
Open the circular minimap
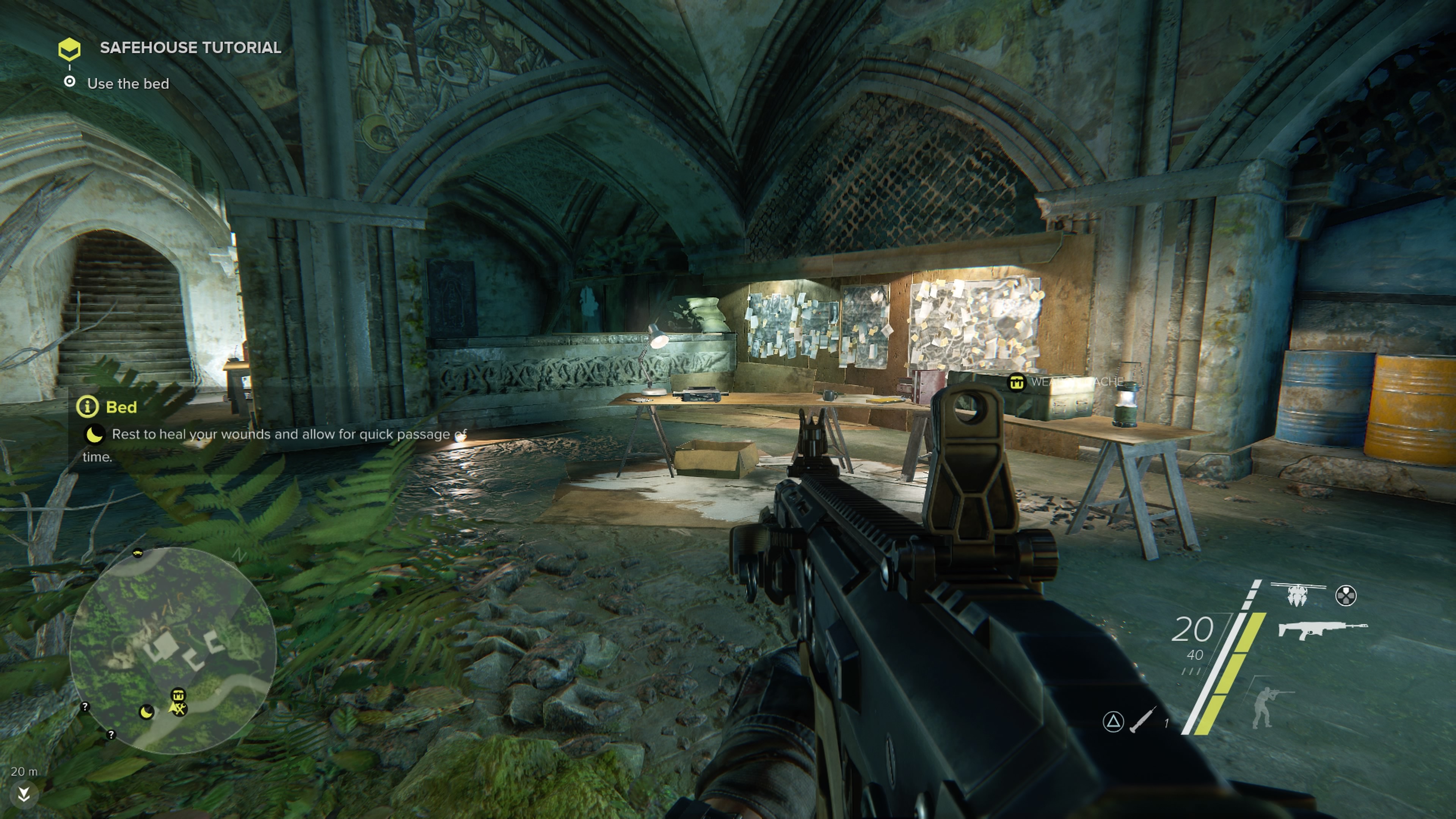[x=173, y=650]
